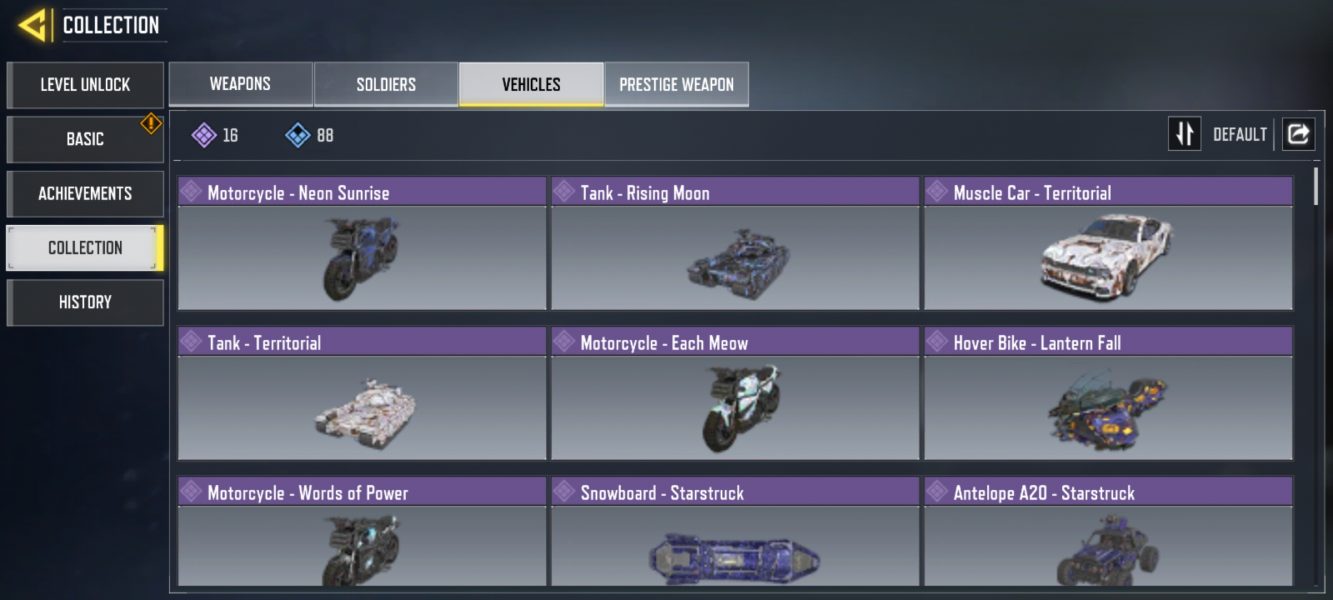Choose Hover Bike - Lantern Fall skin

click(x=1108, y=394)
